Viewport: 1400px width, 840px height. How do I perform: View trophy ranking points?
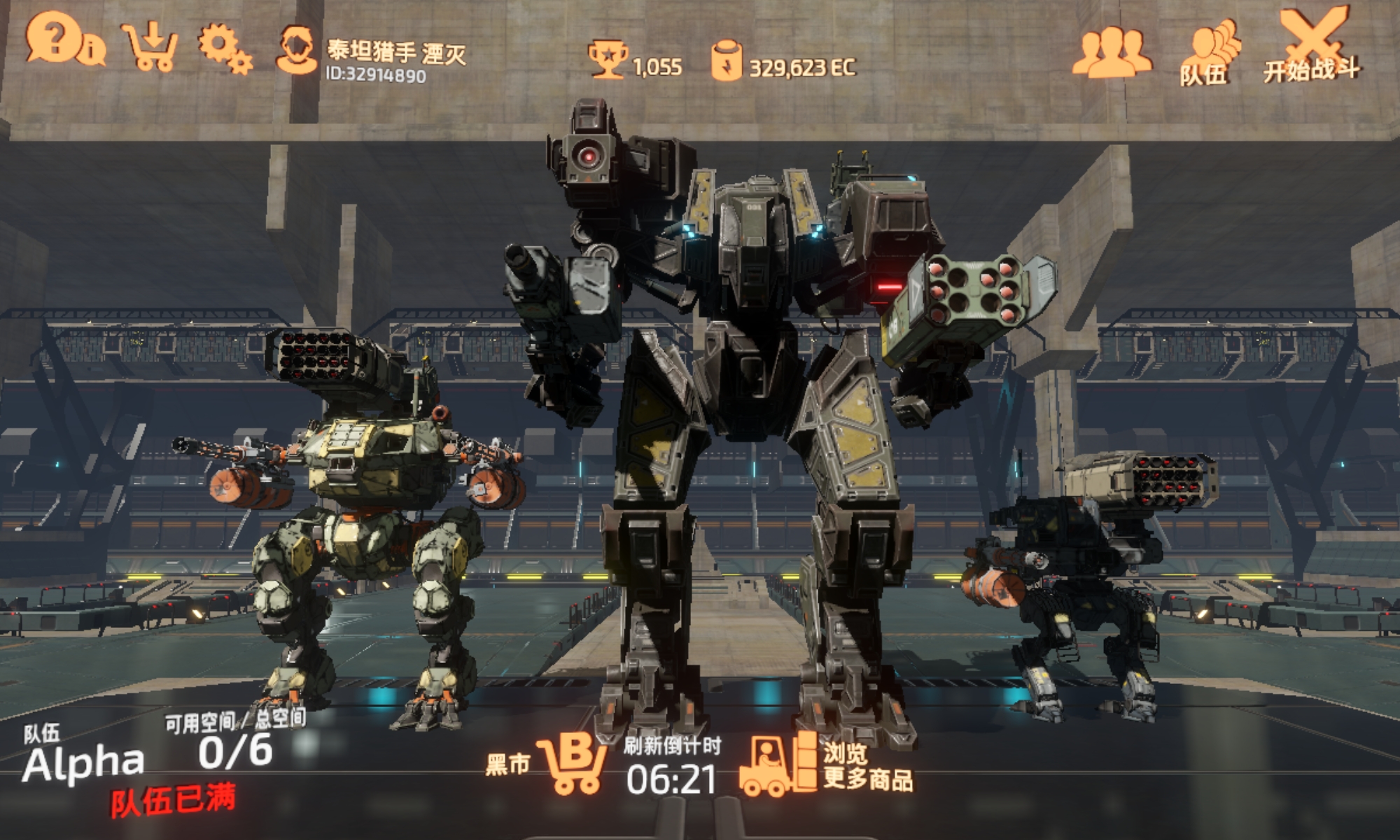pyautogui.click(x=634, y=63)
